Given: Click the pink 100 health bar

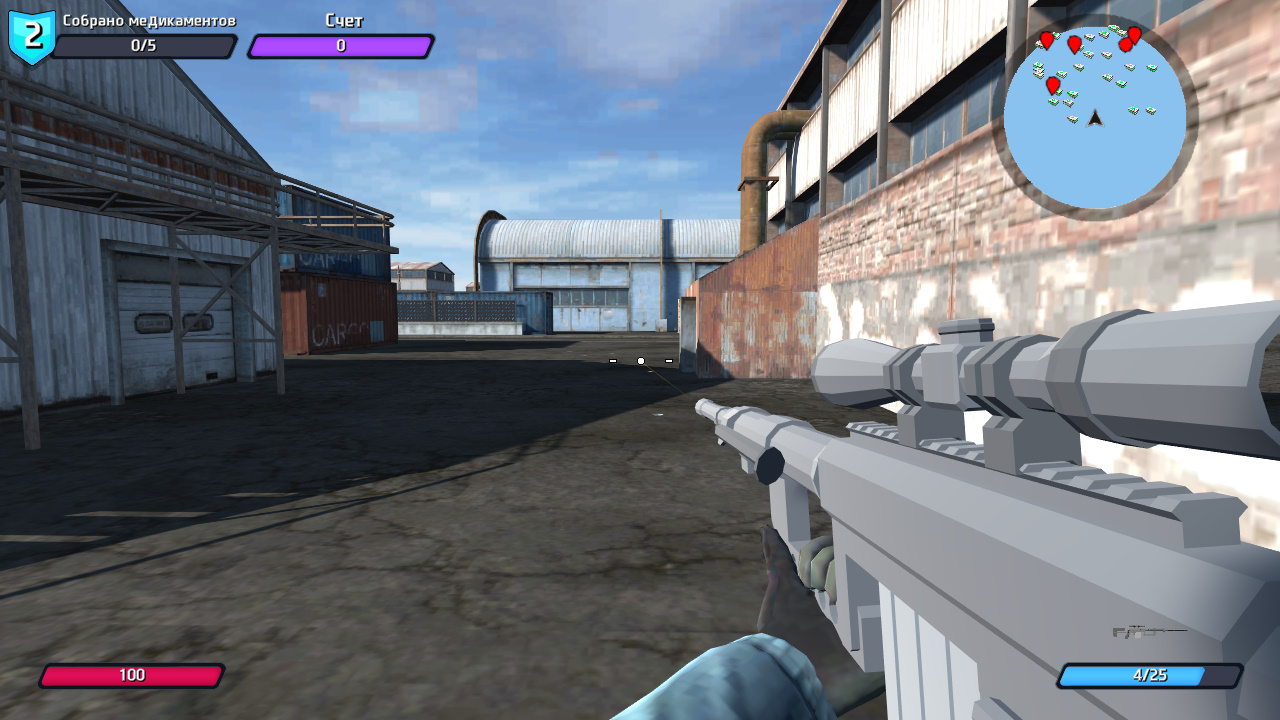Looking at the screenshot, I should click(x=131, y=676).
